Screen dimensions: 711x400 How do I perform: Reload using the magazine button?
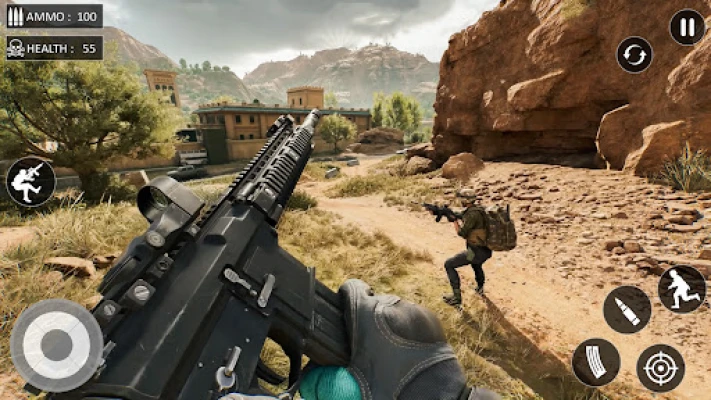(x=596, y=362)
